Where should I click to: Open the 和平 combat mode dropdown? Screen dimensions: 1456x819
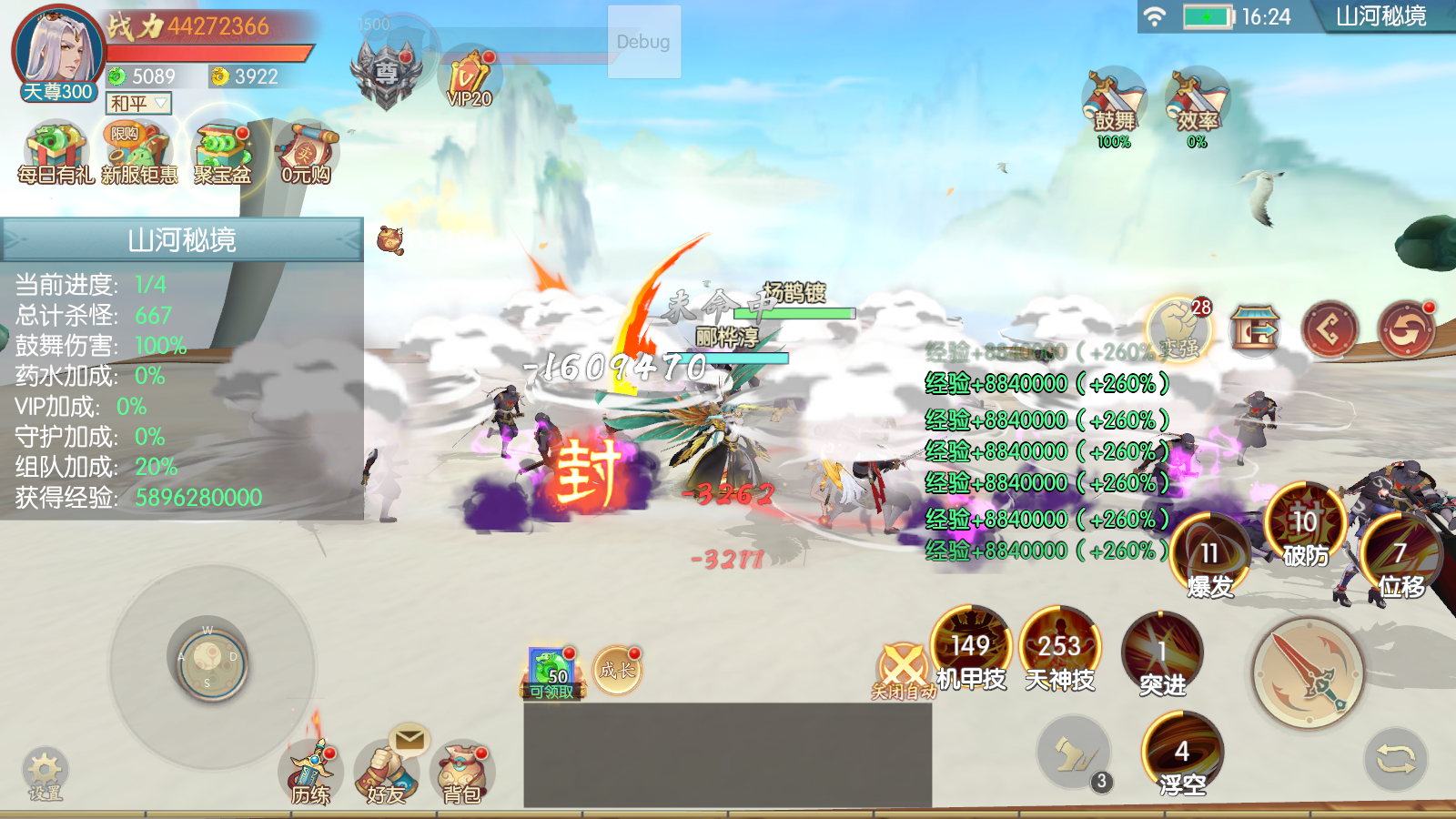click(138, 104)
